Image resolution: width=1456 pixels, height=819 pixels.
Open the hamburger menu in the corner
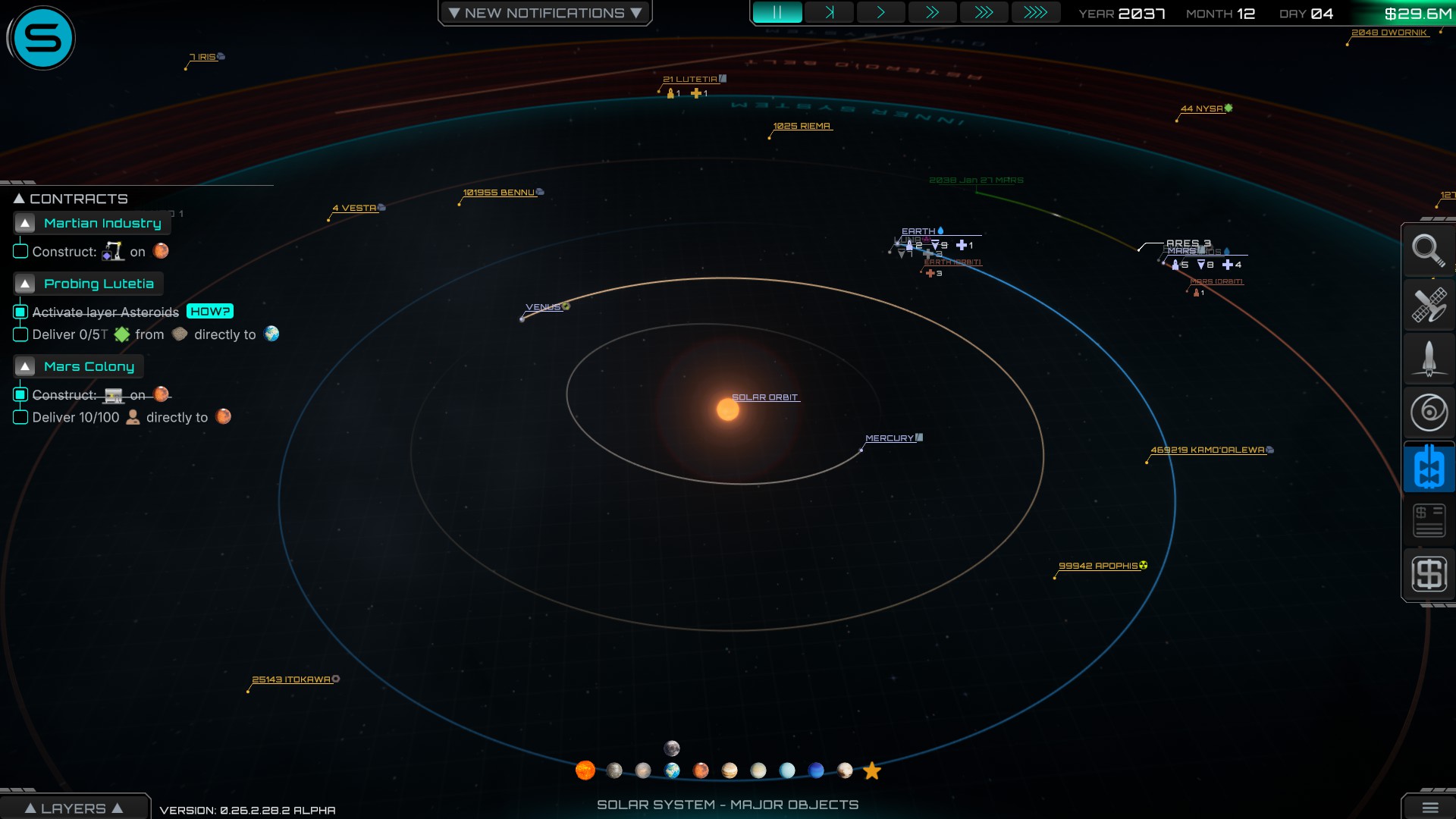coord(1429,808)
